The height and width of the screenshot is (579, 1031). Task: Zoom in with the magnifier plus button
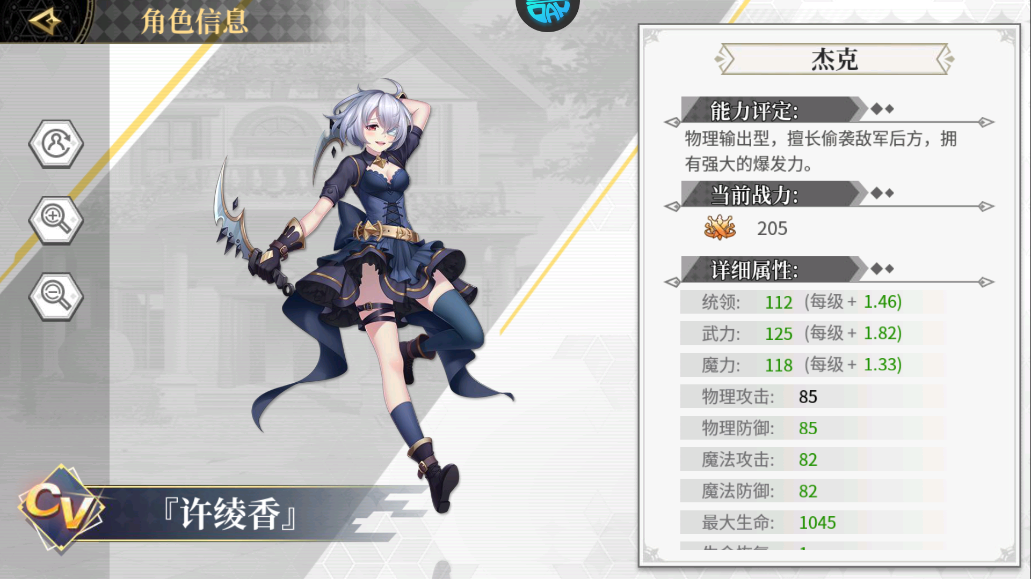[x=56, y=218]
